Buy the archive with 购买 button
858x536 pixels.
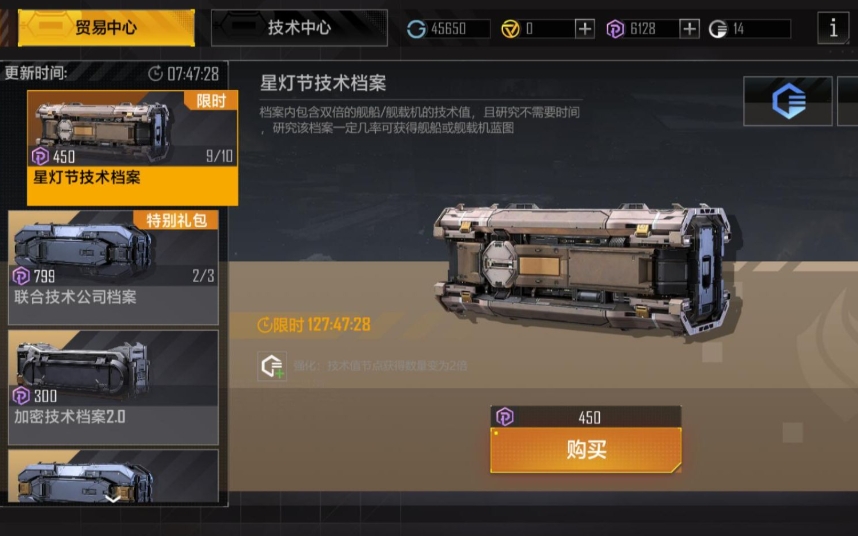(586, 450)
